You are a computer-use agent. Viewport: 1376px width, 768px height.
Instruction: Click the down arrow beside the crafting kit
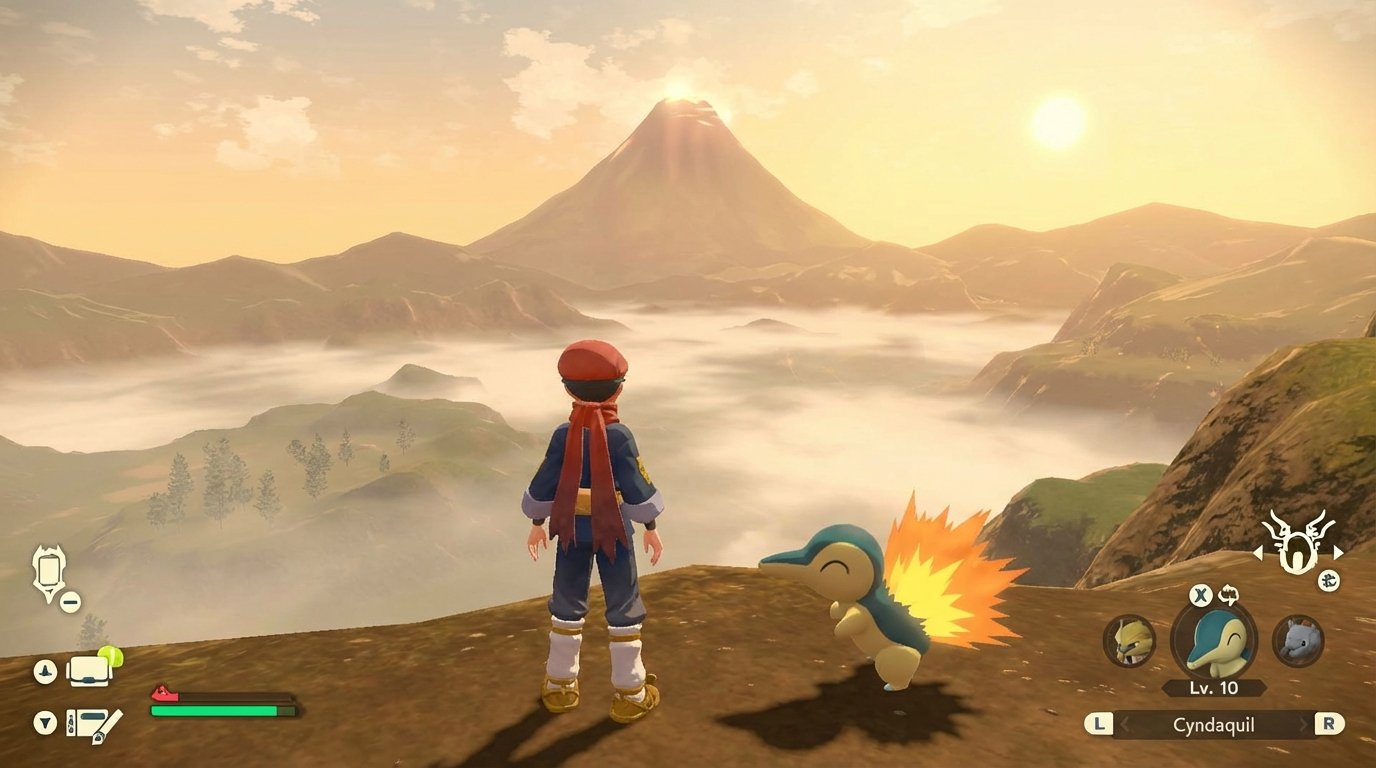point(44,722)
